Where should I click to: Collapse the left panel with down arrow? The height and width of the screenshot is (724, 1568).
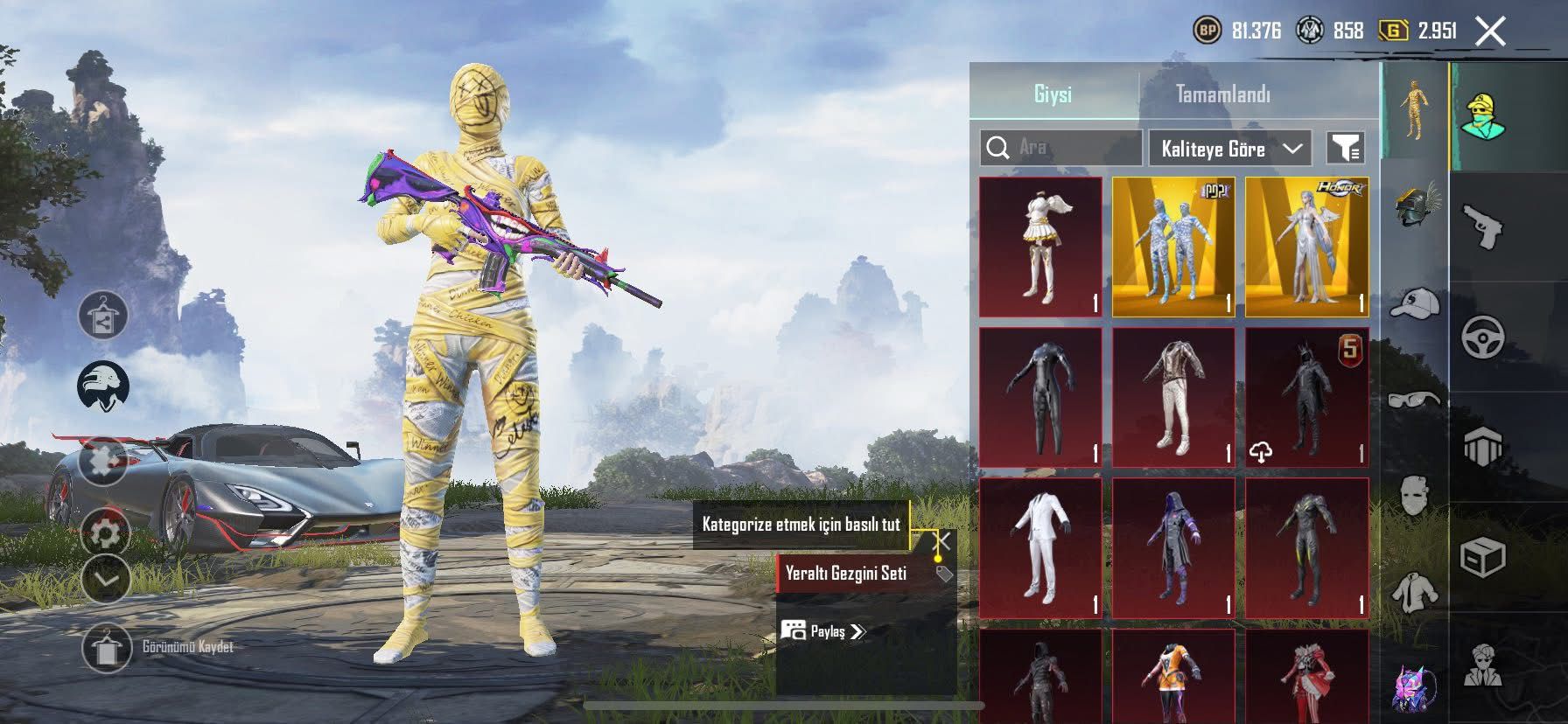(x=106, y=579)
